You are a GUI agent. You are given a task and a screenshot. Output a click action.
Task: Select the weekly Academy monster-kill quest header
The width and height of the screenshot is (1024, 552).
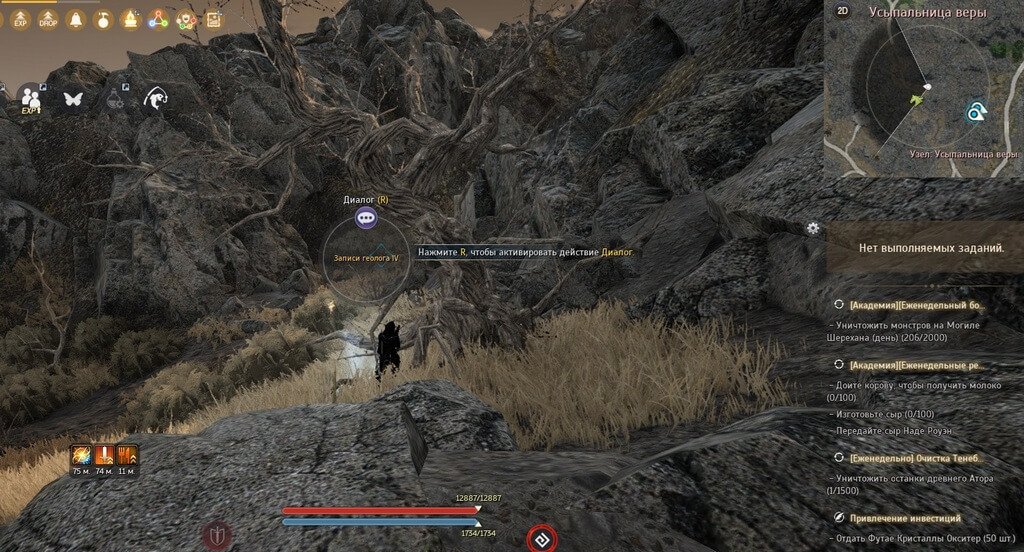[x=917, y=304]
